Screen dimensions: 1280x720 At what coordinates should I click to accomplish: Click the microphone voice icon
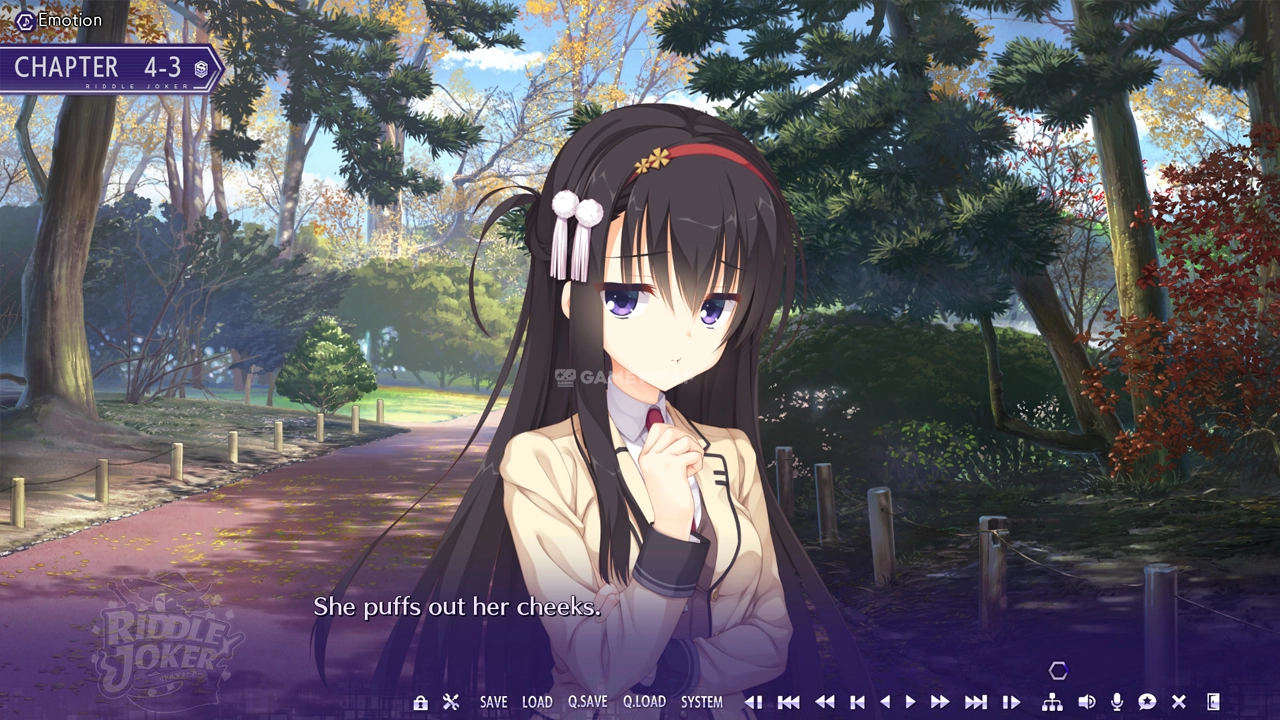point(1117,702)
